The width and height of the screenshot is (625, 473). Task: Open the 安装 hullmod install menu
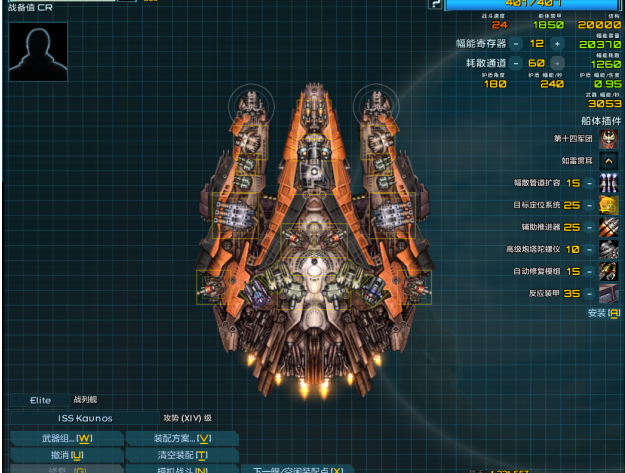603,313
